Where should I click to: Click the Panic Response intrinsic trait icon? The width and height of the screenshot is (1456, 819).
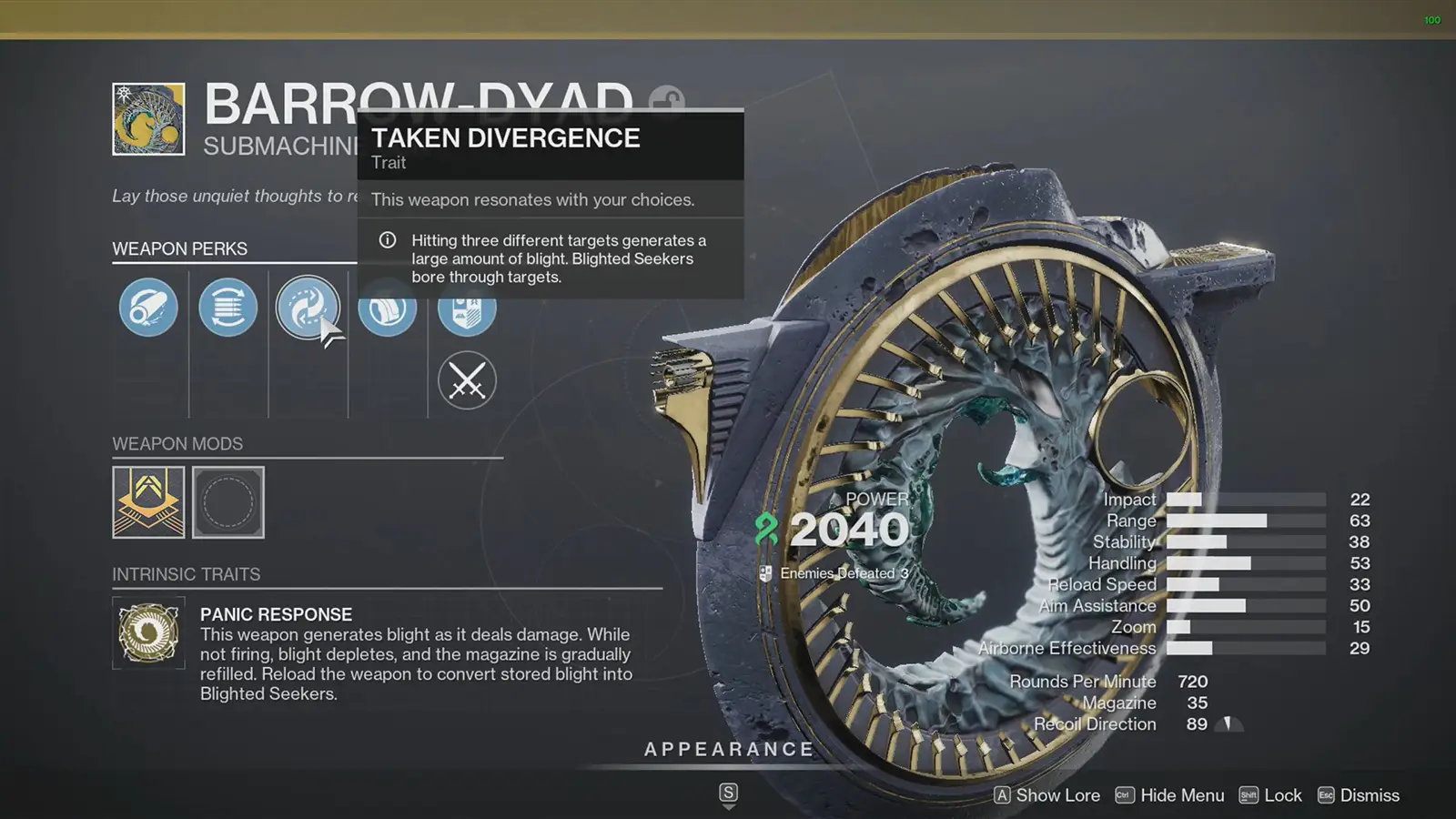148,634
